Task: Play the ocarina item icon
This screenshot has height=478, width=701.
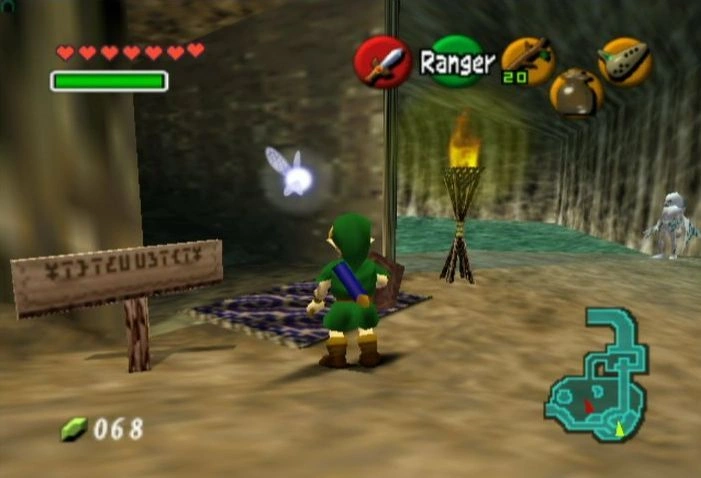Action: [x=625, y=61]
